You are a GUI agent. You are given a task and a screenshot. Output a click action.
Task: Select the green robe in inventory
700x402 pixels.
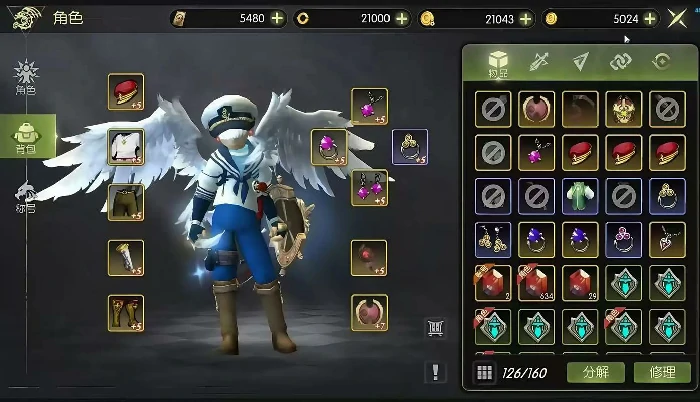(x=580, y=195)
